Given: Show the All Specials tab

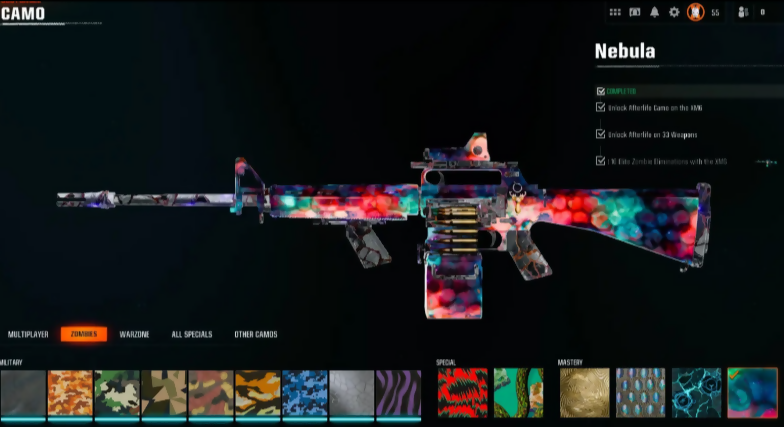Looking at the screenshot, I should coord(192,334).
